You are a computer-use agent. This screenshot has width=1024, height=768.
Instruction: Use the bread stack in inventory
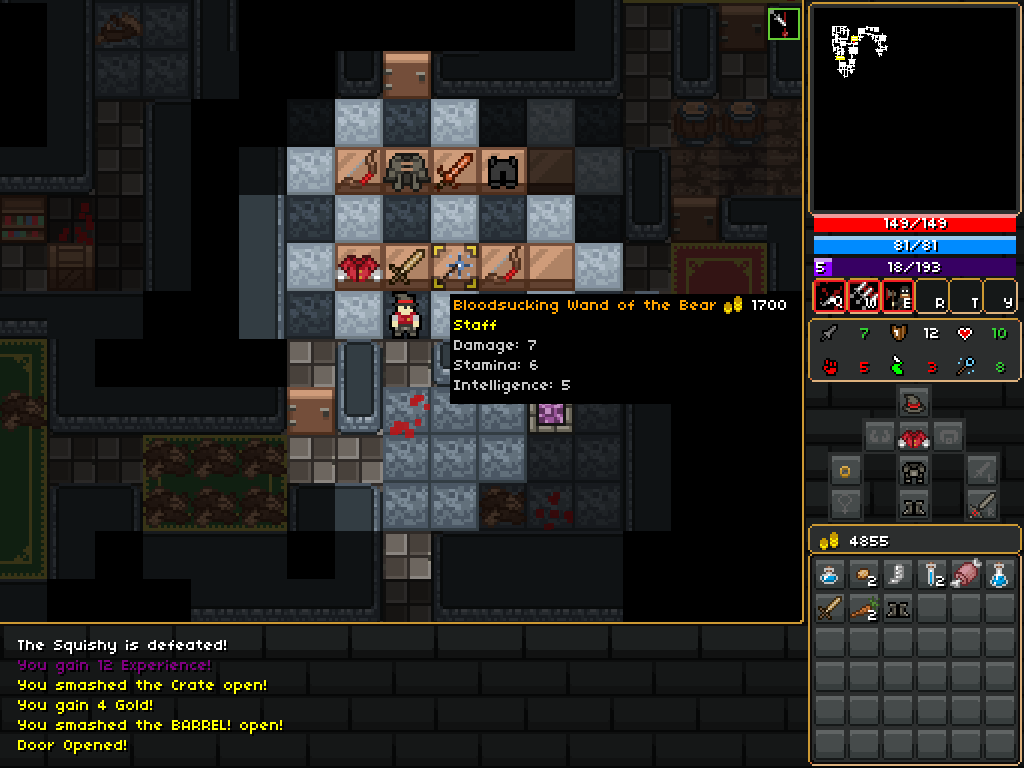pyautogui.click(x=863, y=575)
